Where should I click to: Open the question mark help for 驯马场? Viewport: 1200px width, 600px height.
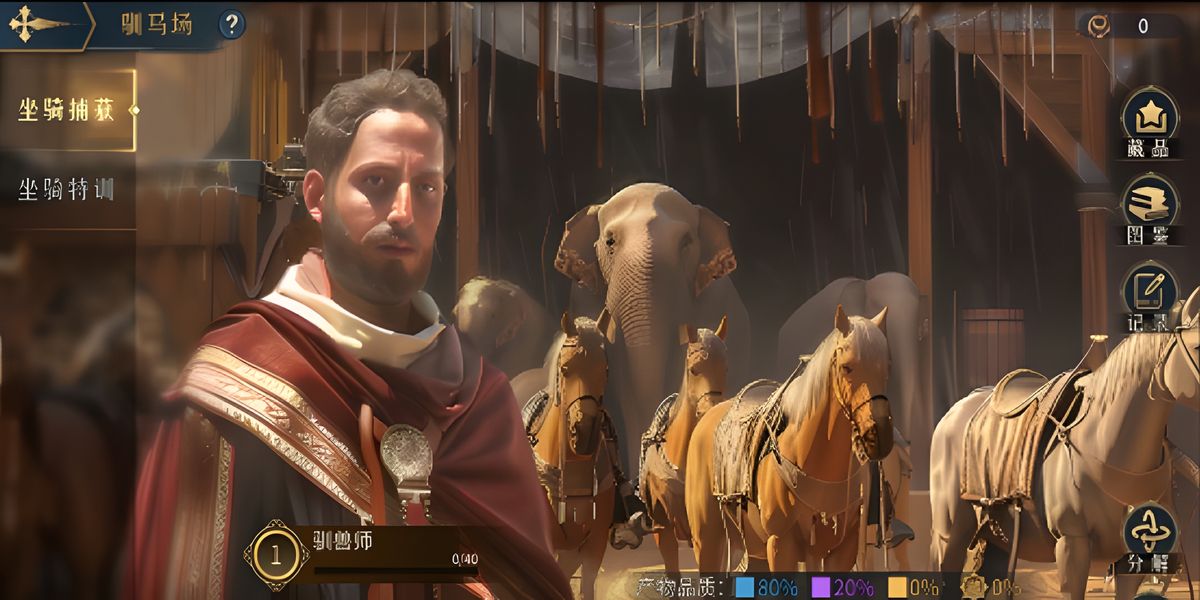tap(232, 24)
